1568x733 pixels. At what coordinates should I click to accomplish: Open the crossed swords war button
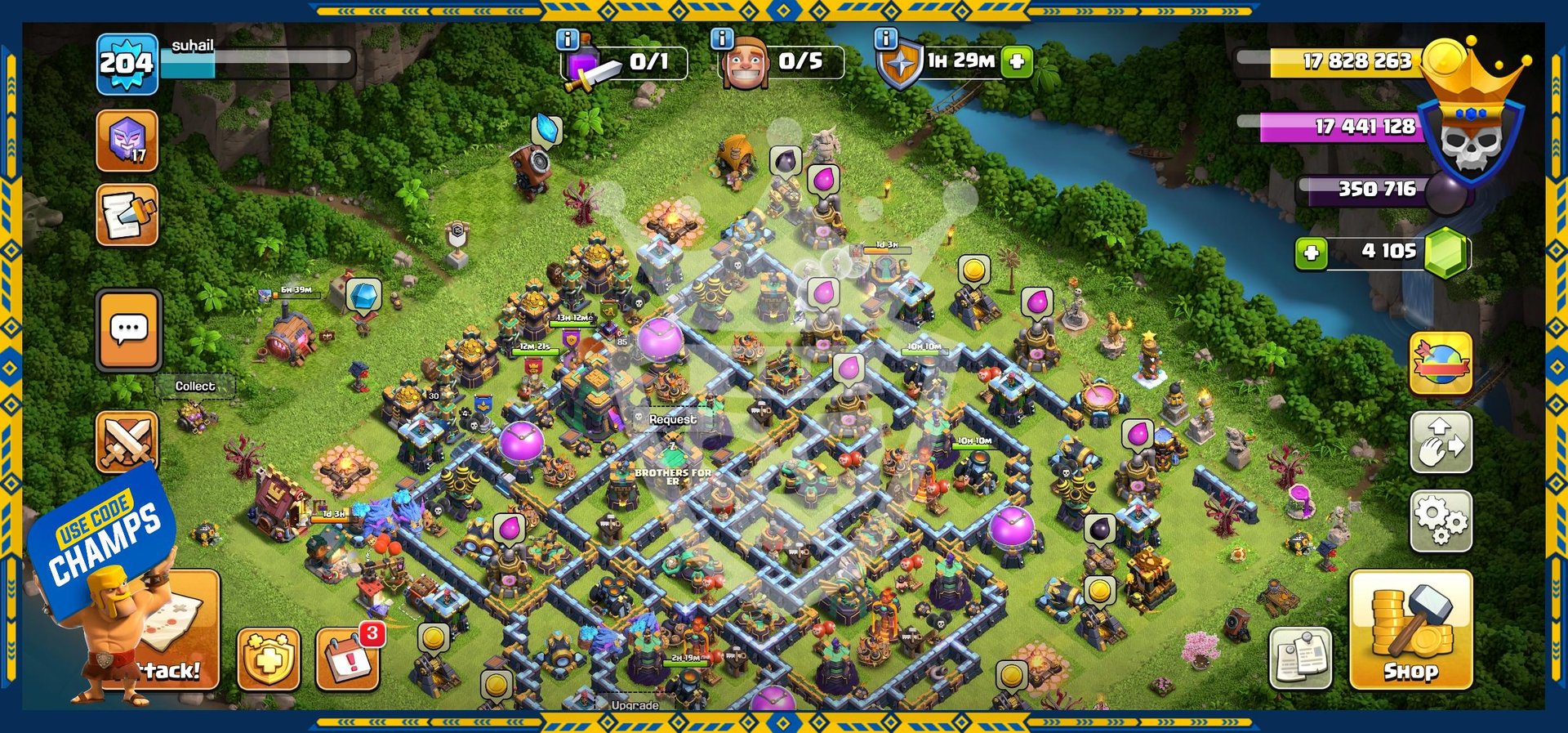point(127,441)
